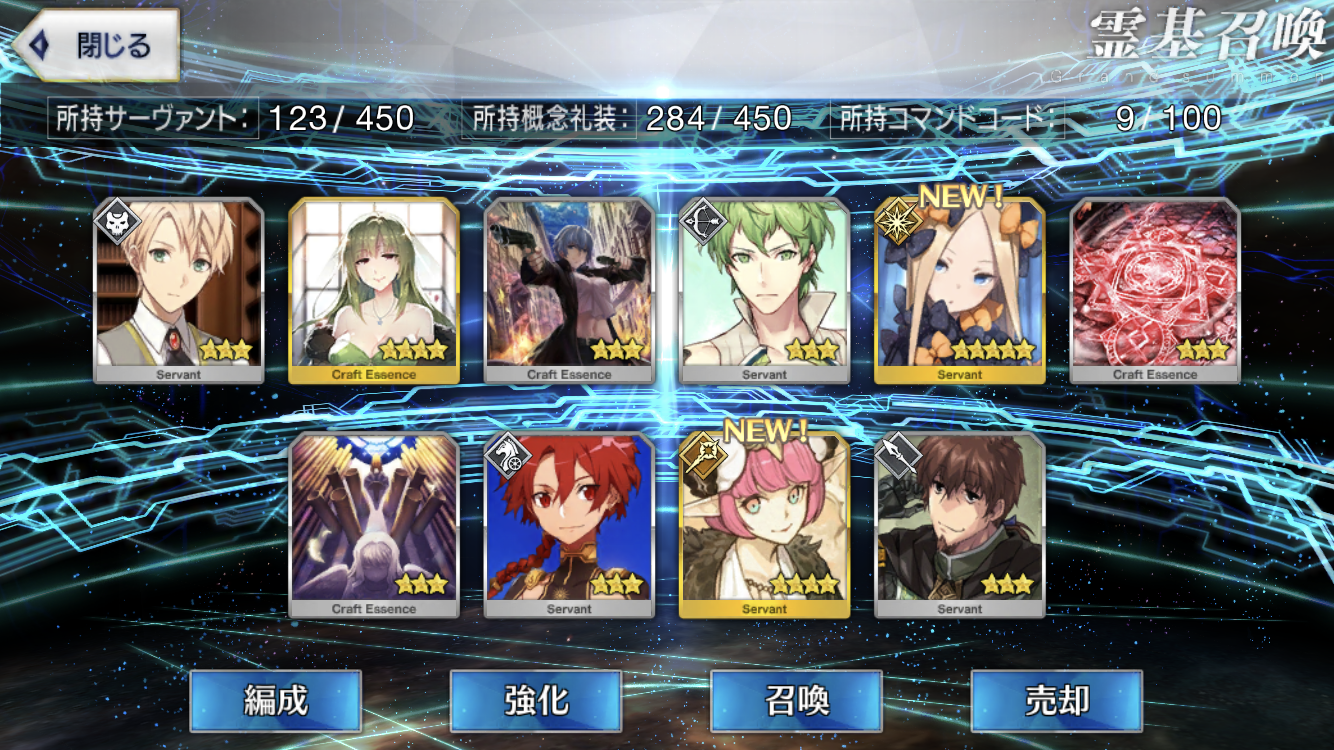Open the winged angel Craft Essence card
The image size is (1334, 750).
(374, 525)
